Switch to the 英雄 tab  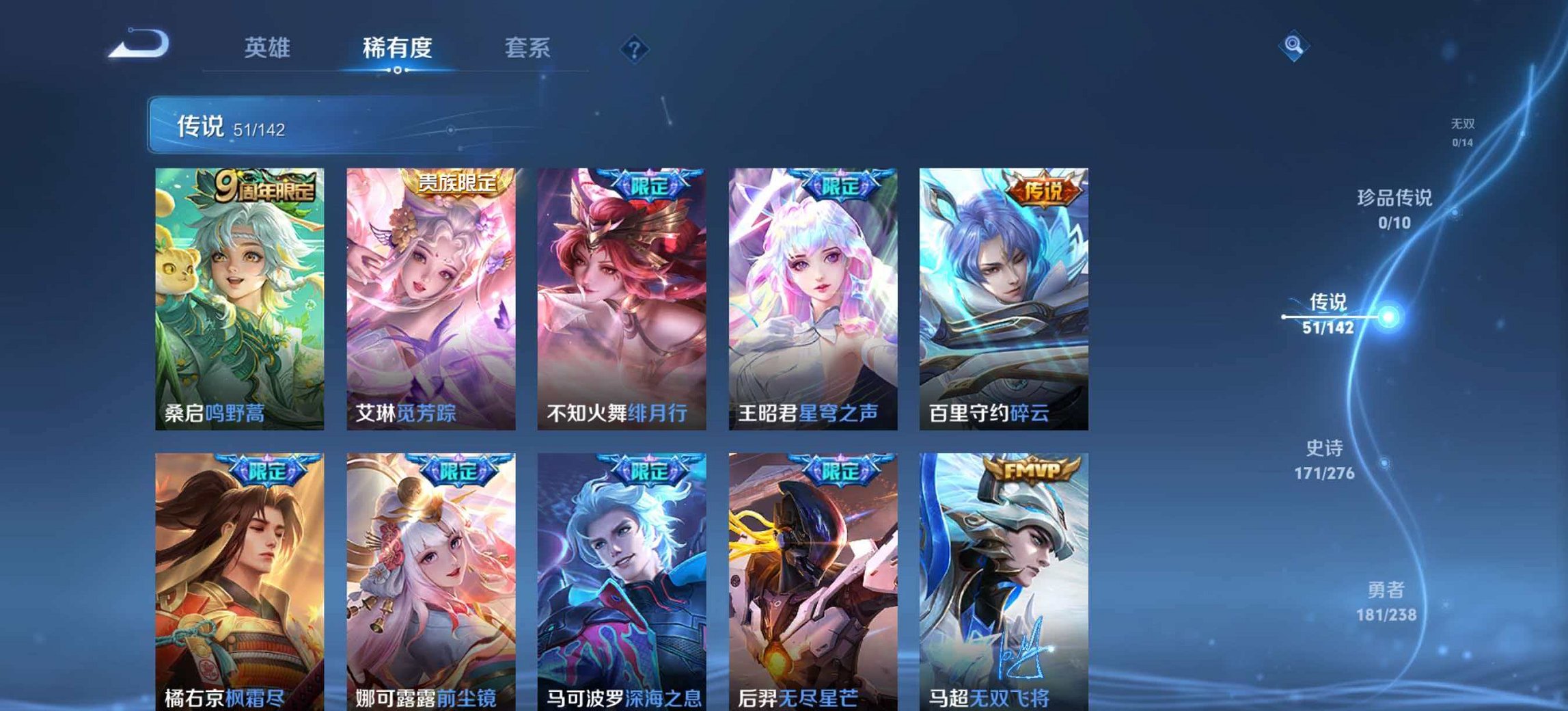(269, 48)
